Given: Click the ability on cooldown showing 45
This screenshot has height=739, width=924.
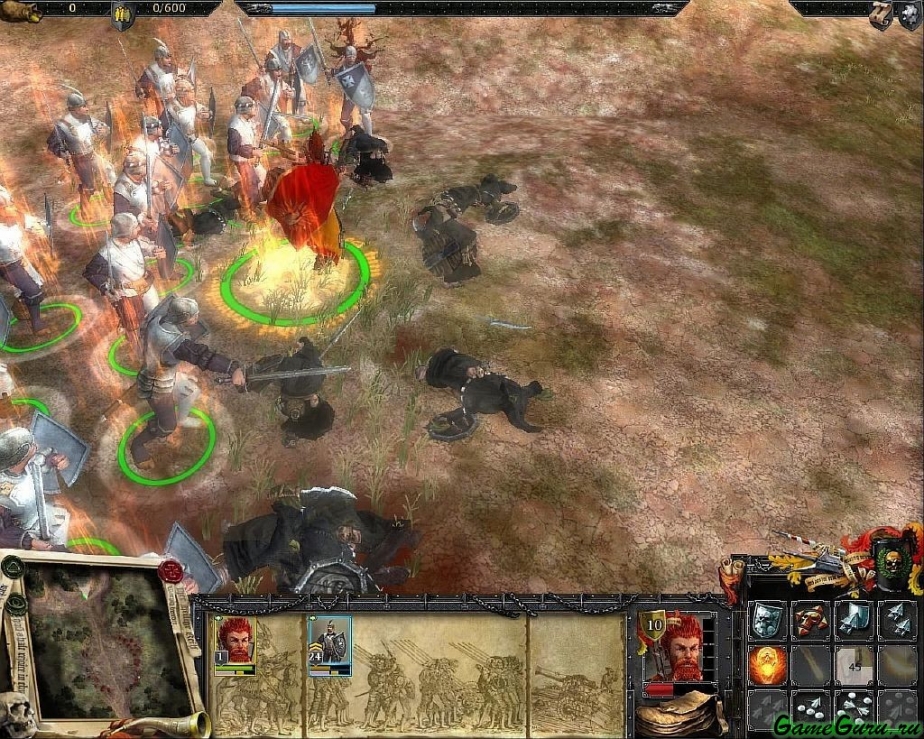Looking at the screenshot, I should (x=854, y=665).
